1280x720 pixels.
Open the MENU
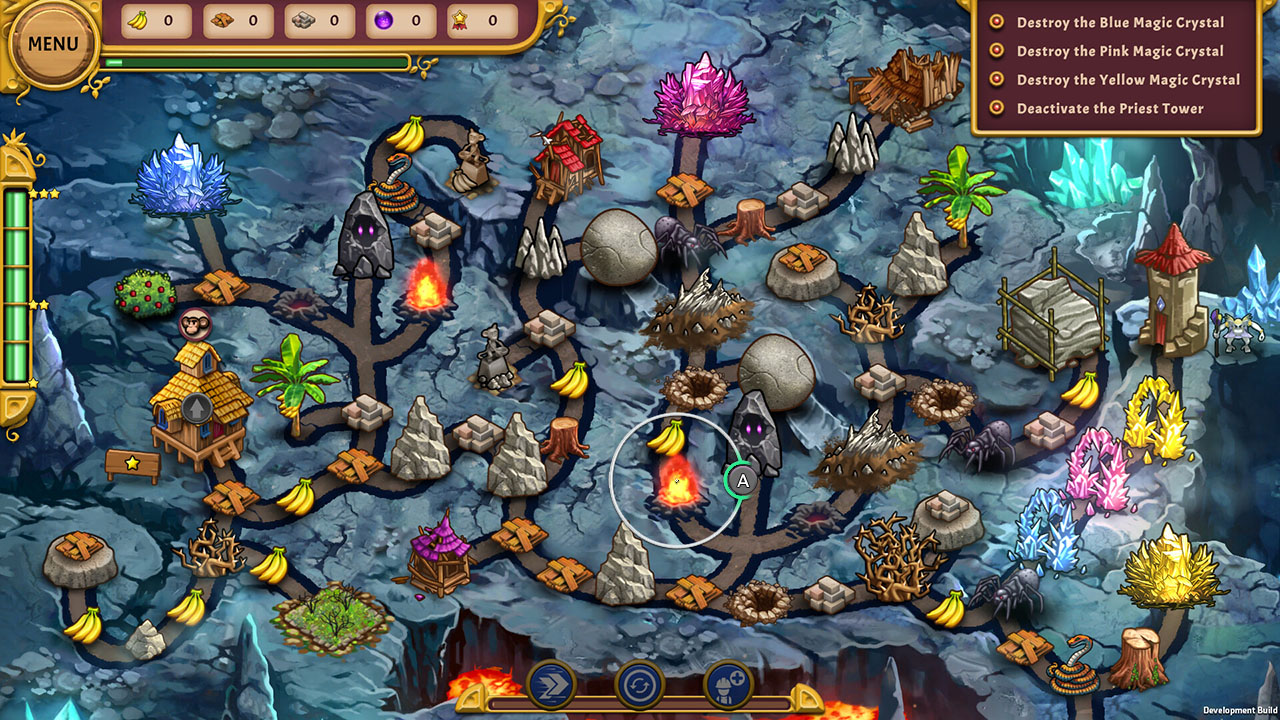pos(52,42)
